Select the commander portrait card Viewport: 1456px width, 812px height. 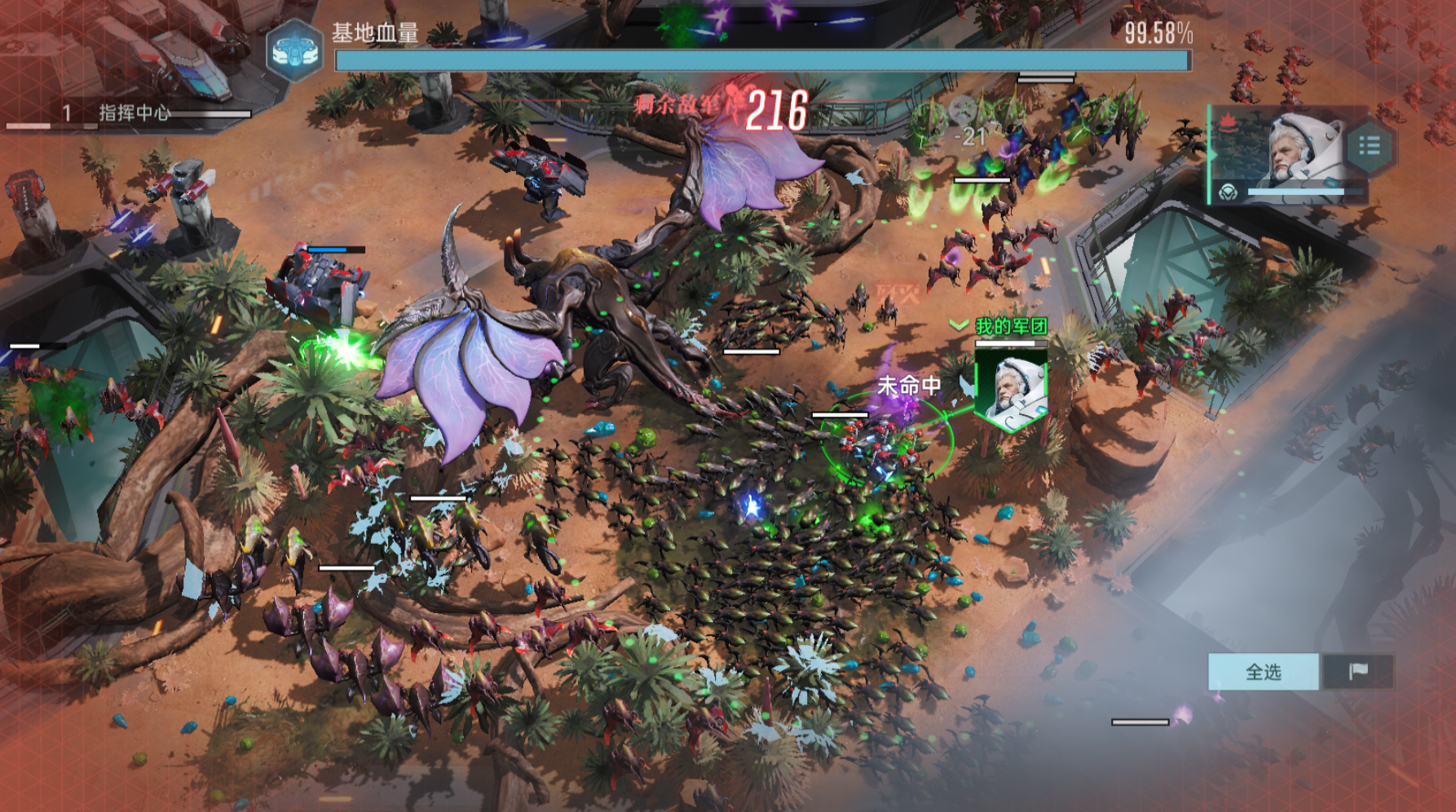tap(1287, 153)
